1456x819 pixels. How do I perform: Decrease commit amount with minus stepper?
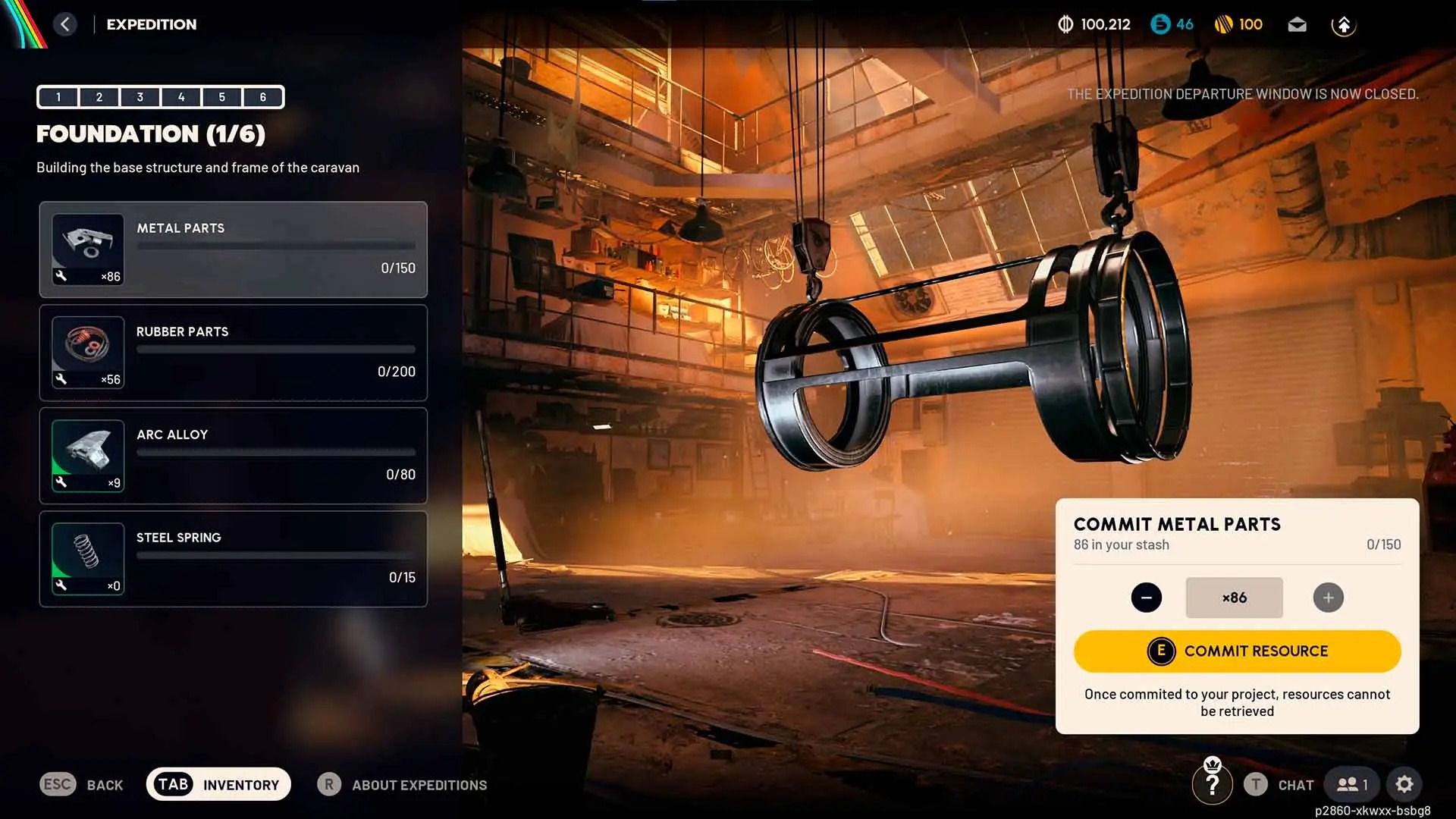[1147, 597]
